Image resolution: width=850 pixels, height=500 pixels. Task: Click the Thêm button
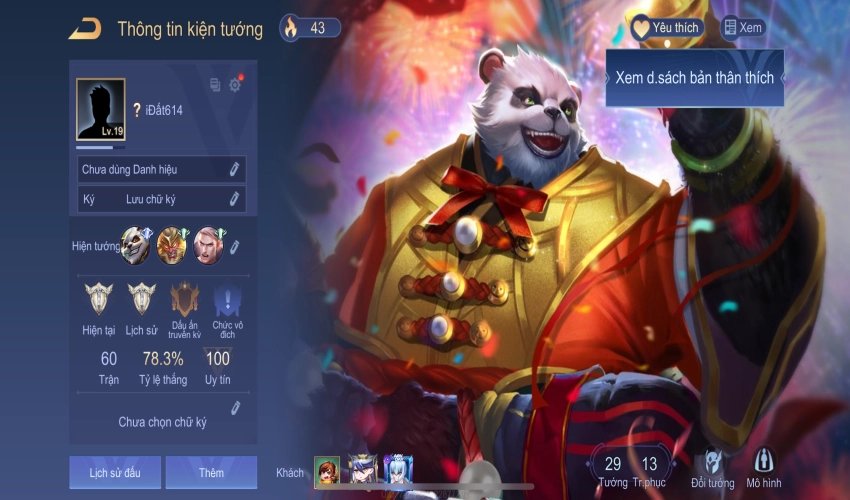click(211, 472)
